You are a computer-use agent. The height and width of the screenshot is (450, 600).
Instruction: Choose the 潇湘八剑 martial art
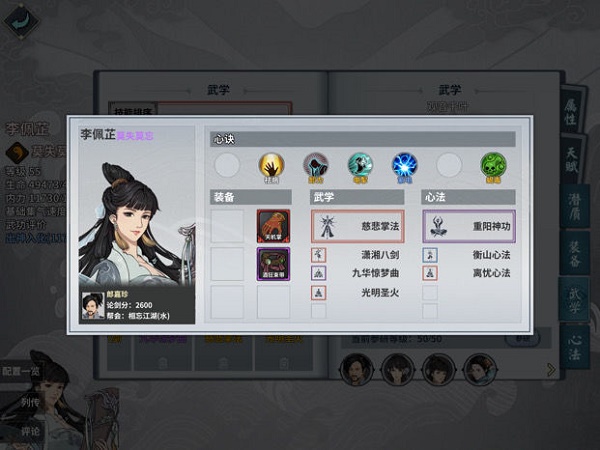click(358, 255)
